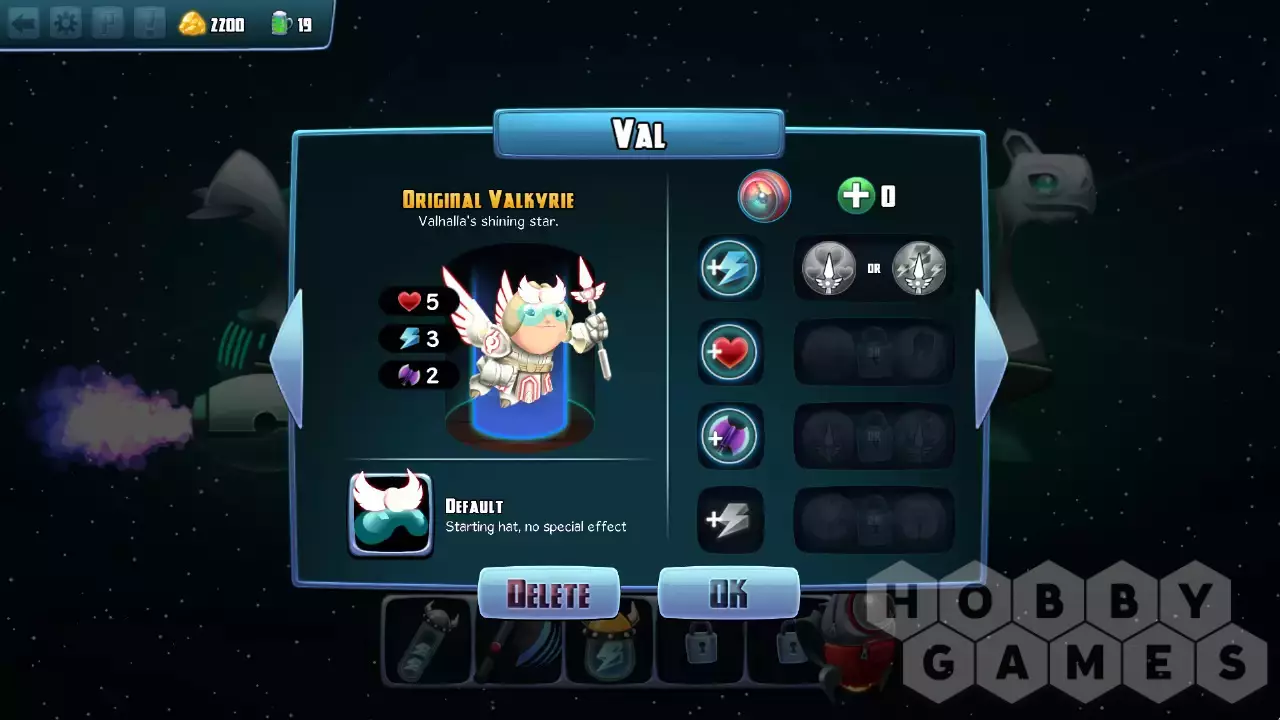The height and width of the screenshot is (720, 1280).
Task: Select the Default winged hat
Action: pos(390,514)
